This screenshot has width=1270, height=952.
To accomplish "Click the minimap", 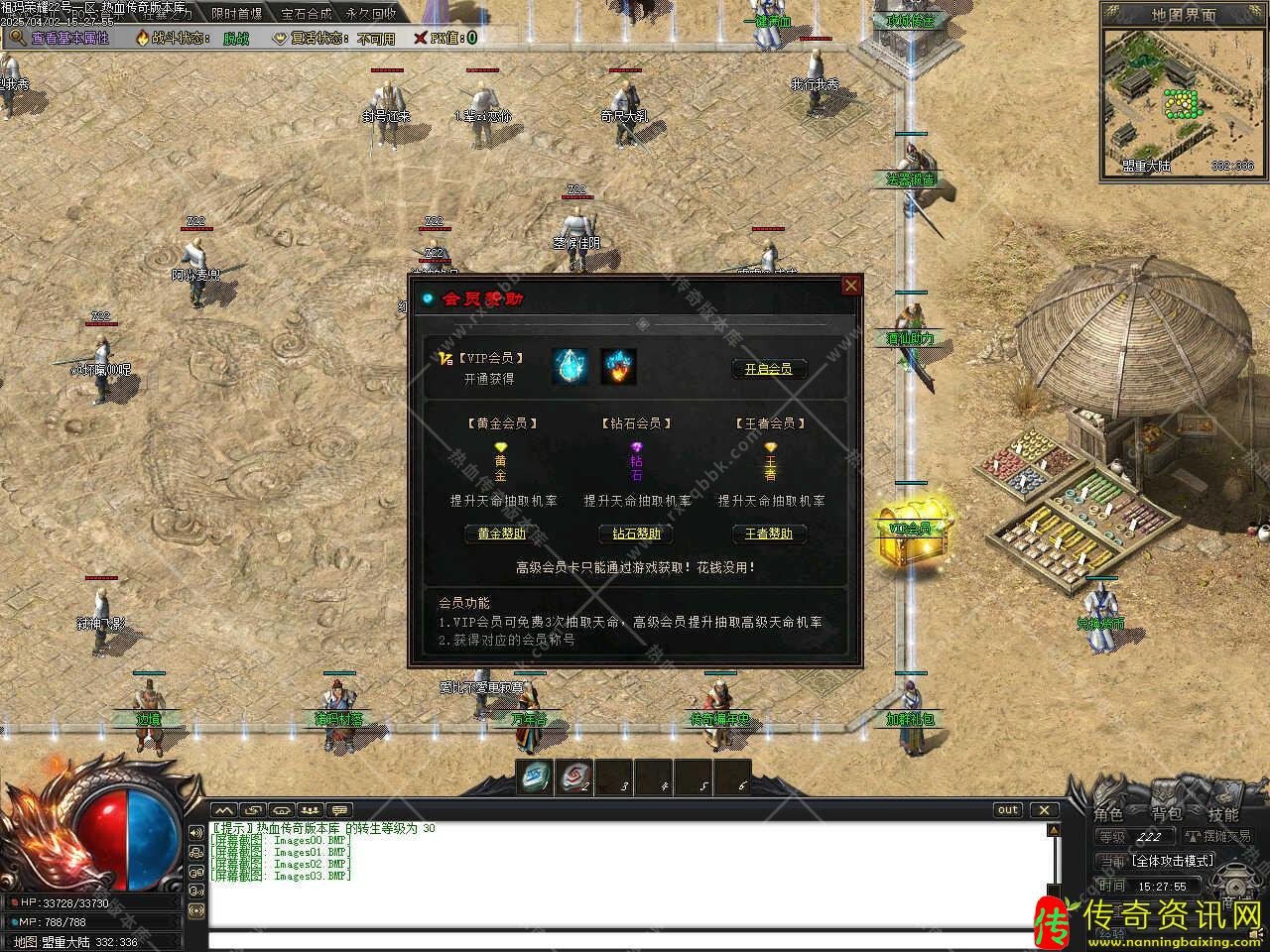I will pyautogui.click(x=1181, y=99).
